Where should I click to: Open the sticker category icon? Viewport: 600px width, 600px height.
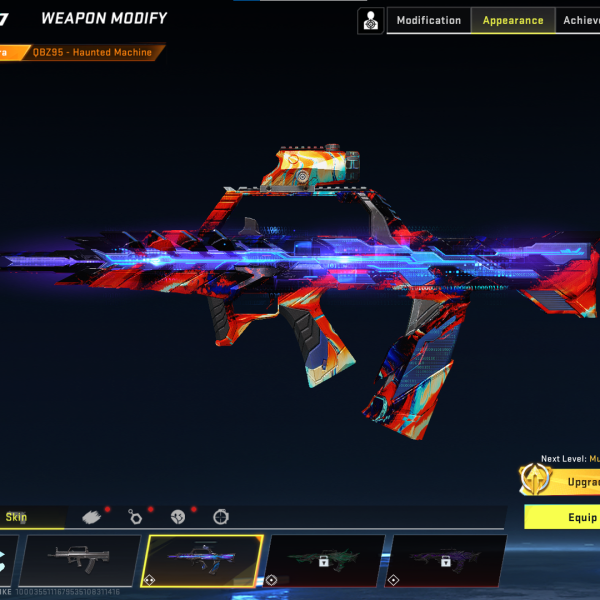click(x=178, y=517)
